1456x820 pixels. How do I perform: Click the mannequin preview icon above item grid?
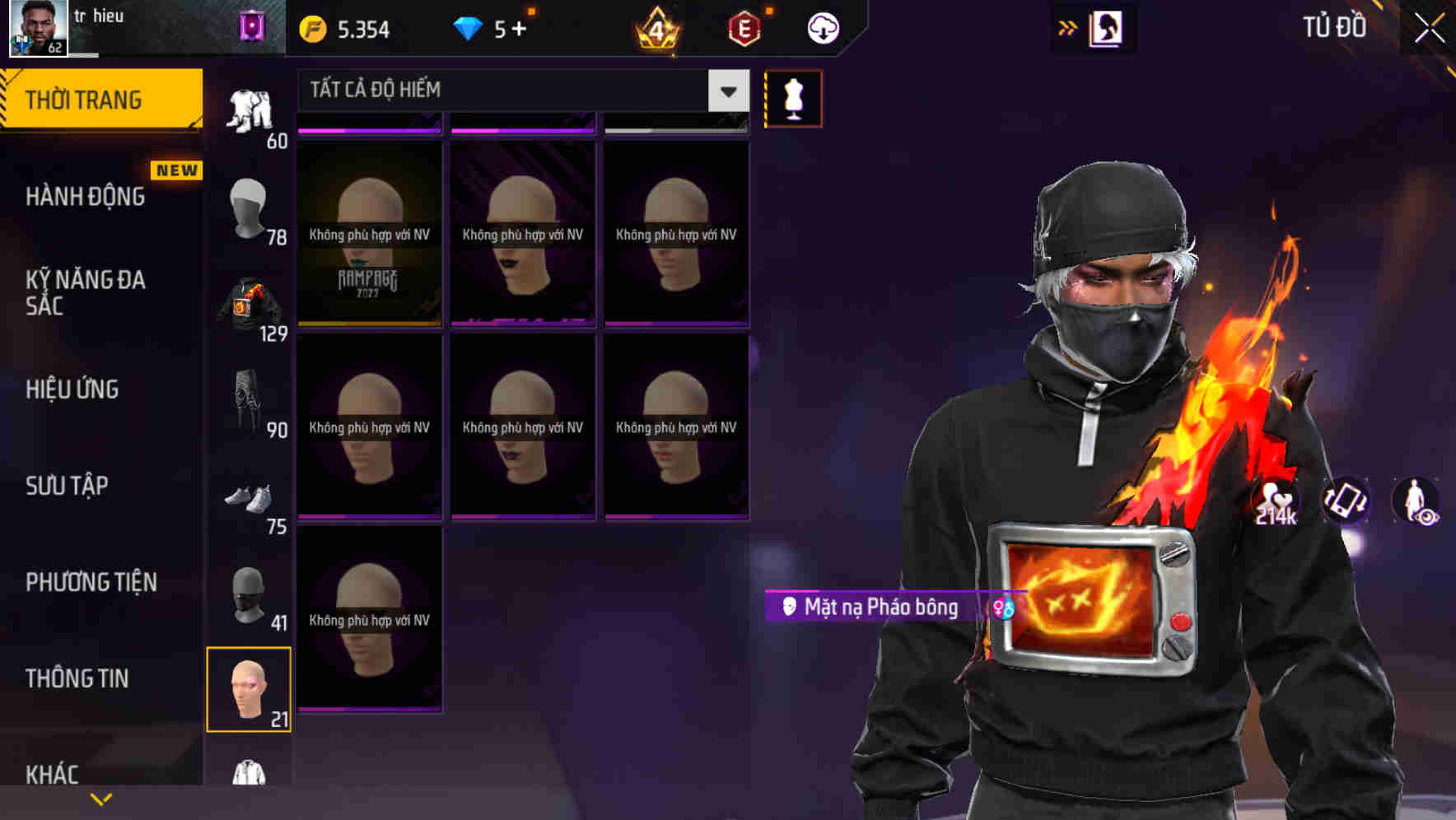pyautogui.click(x=793, y=98)
